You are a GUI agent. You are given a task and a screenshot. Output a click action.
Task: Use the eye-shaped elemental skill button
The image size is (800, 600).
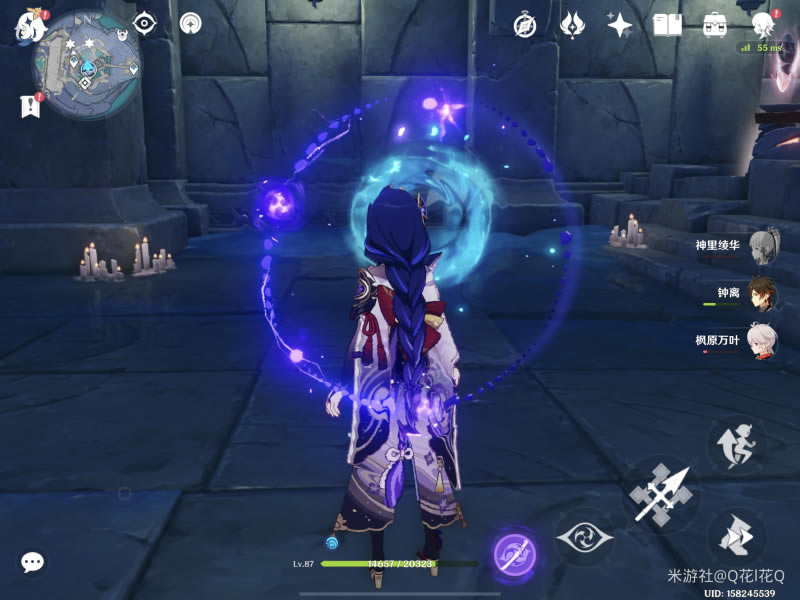(x=584, y=538)
